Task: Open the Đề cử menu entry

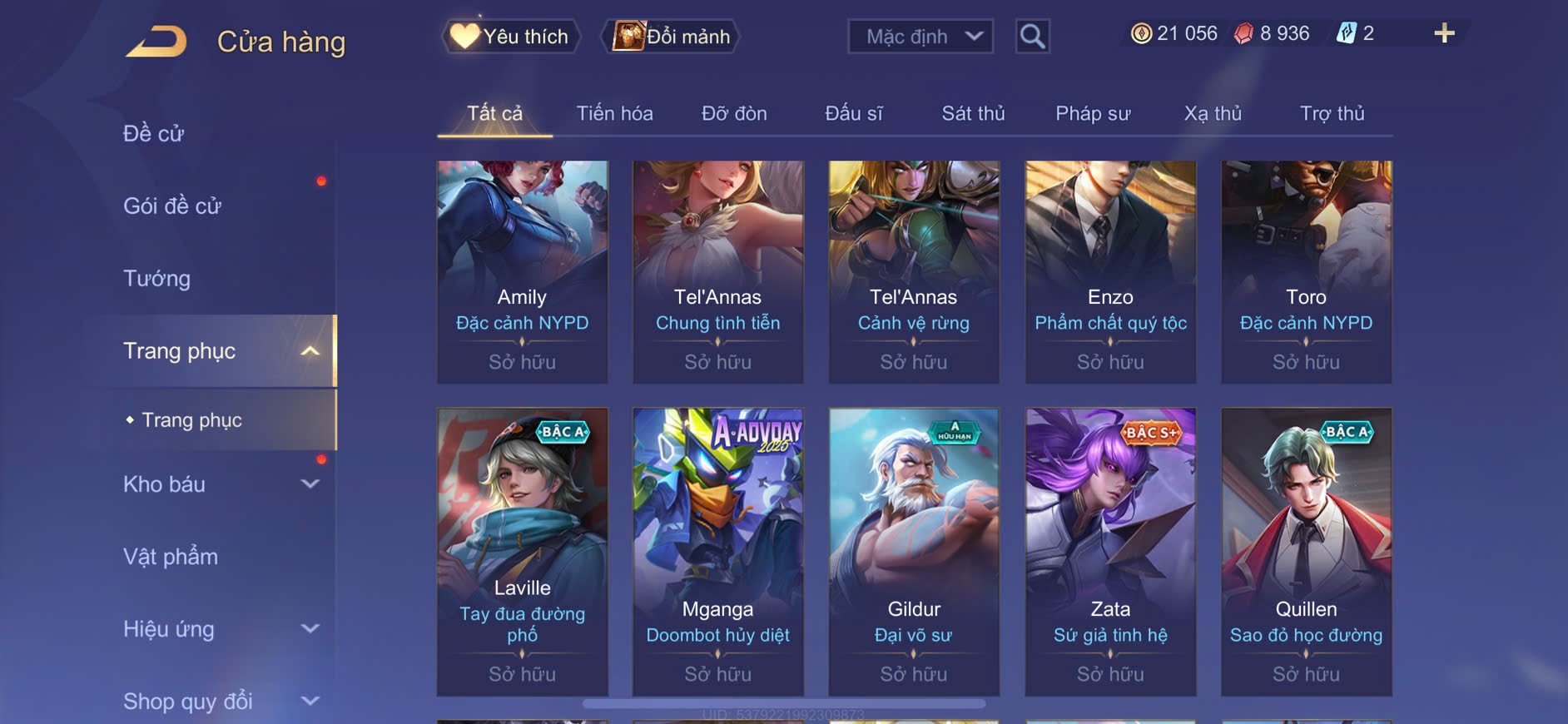Action: tap(153, 133)
